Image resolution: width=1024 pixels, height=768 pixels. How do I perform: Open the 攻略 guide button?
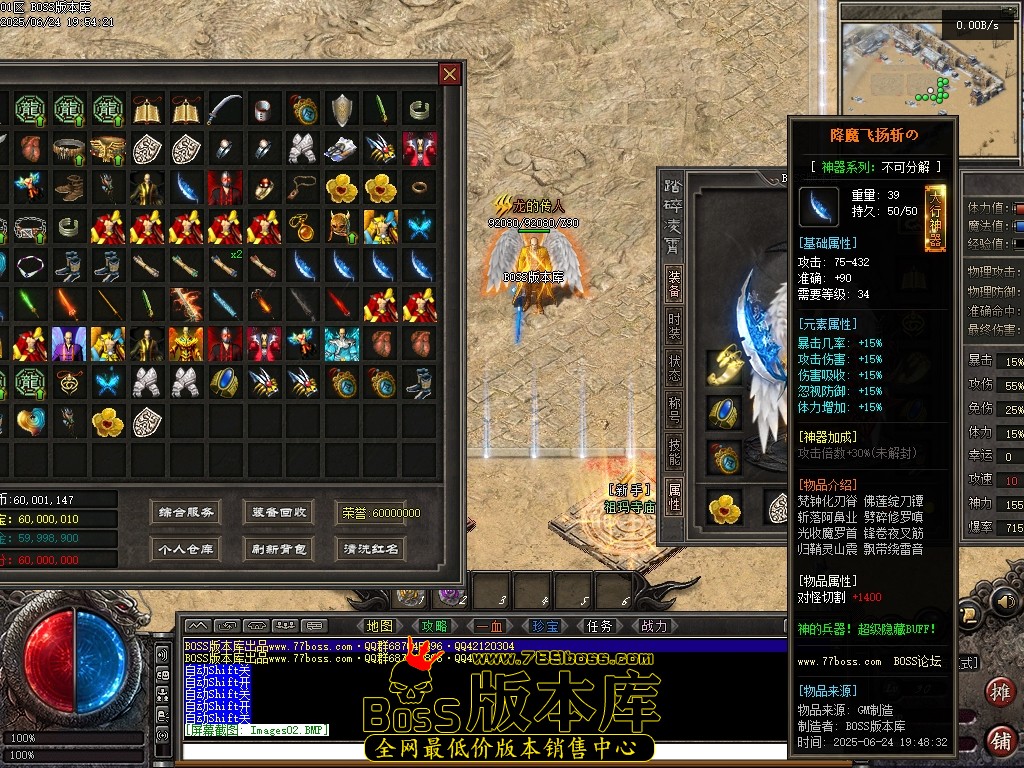click(435, 626)
